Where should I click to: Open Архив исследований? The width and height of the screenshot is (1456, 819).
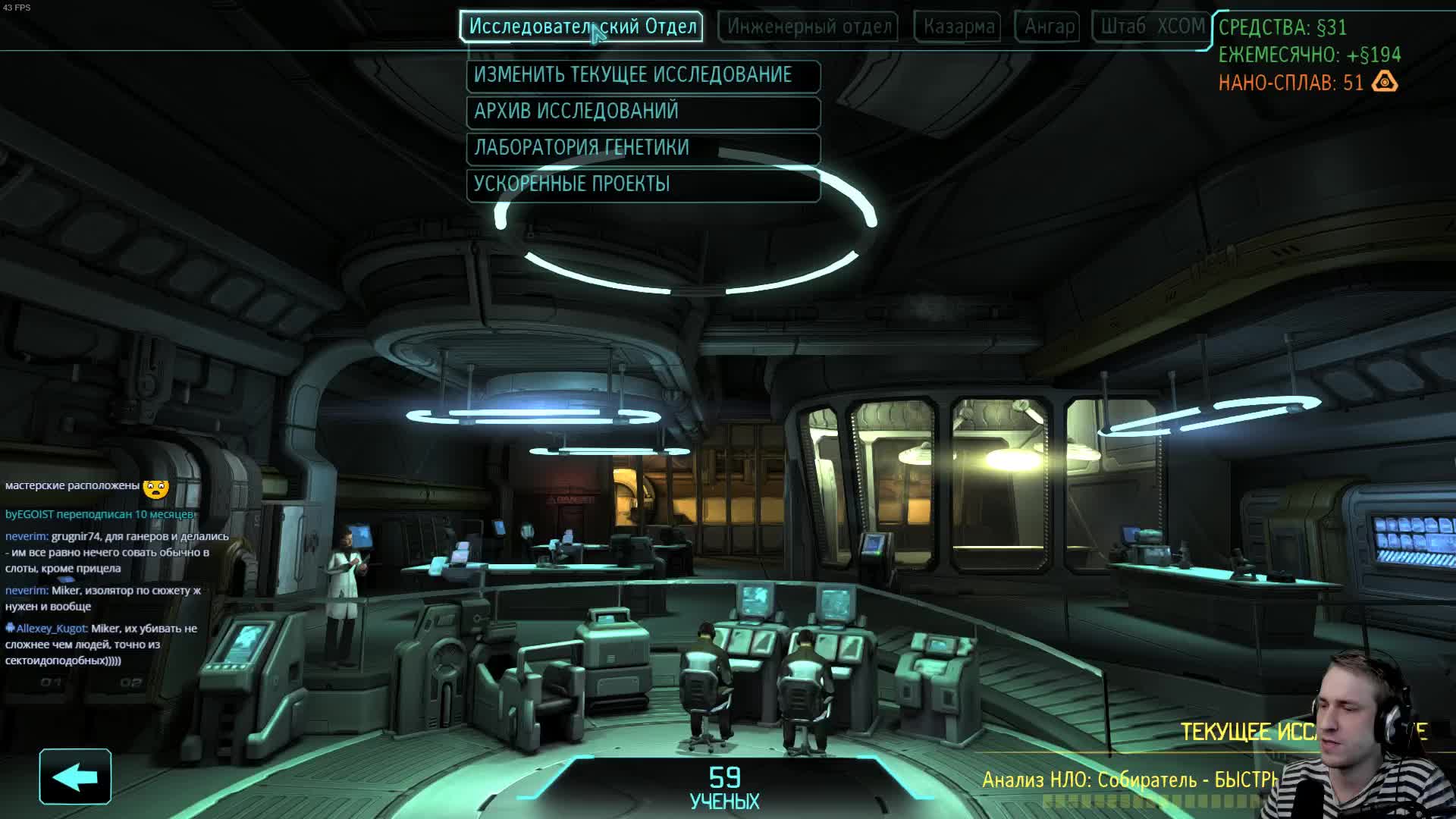tap(643, 111)
